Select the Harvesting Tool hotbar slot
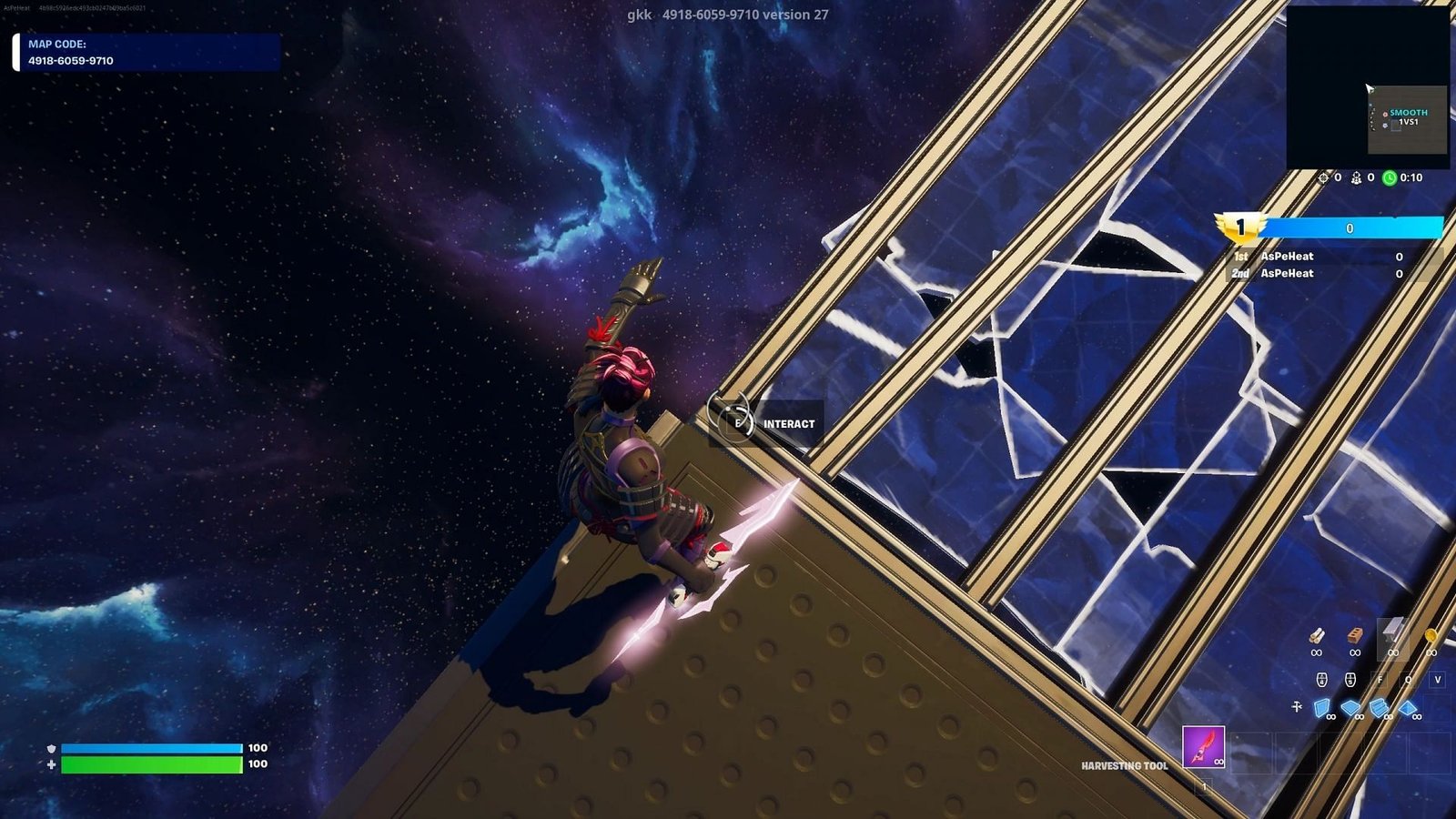The image size is (1456, 819). [1203, 746]
